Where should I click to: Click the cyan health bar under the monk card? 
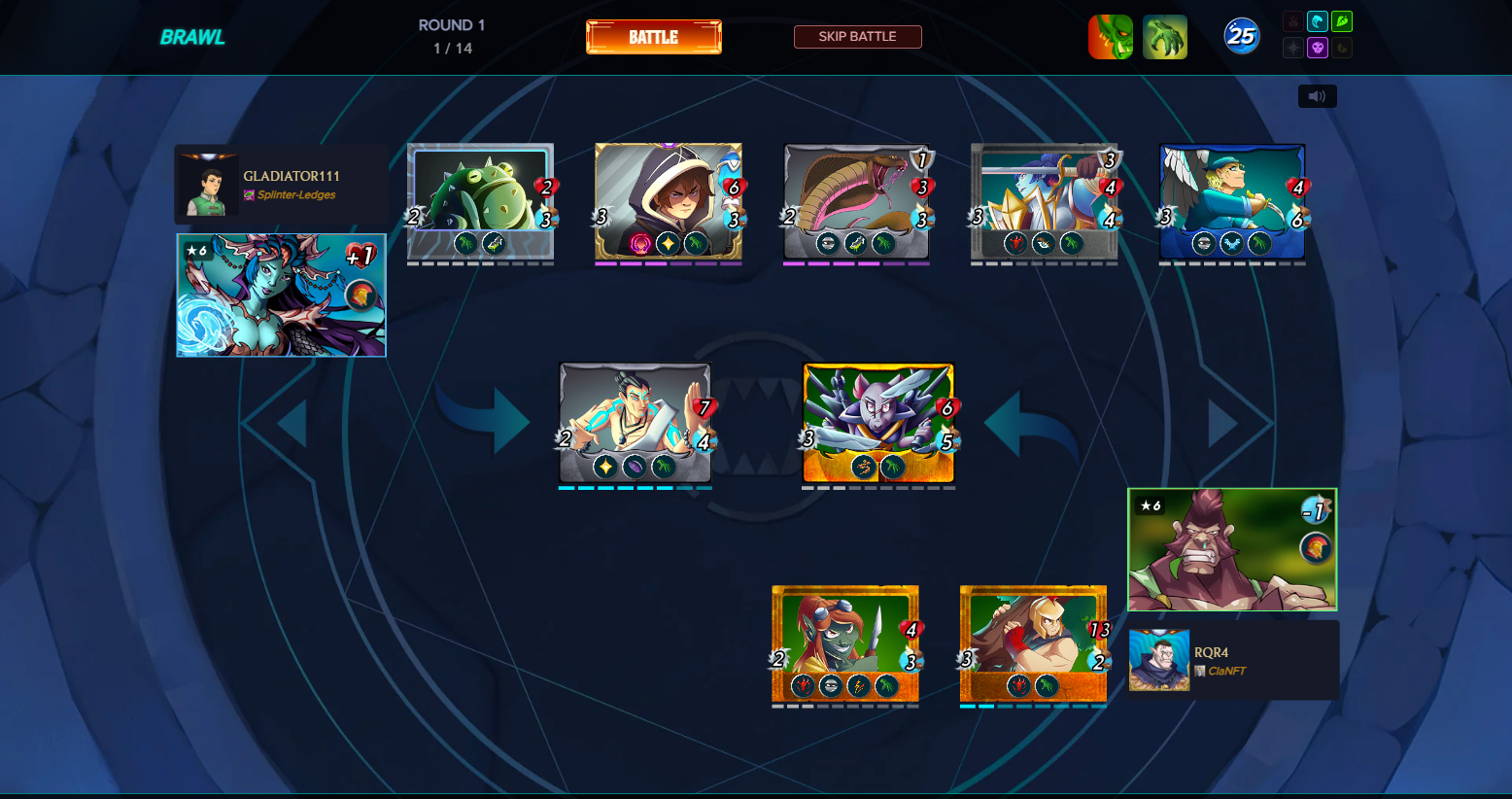pyautogui.click(x=636, y=488)
